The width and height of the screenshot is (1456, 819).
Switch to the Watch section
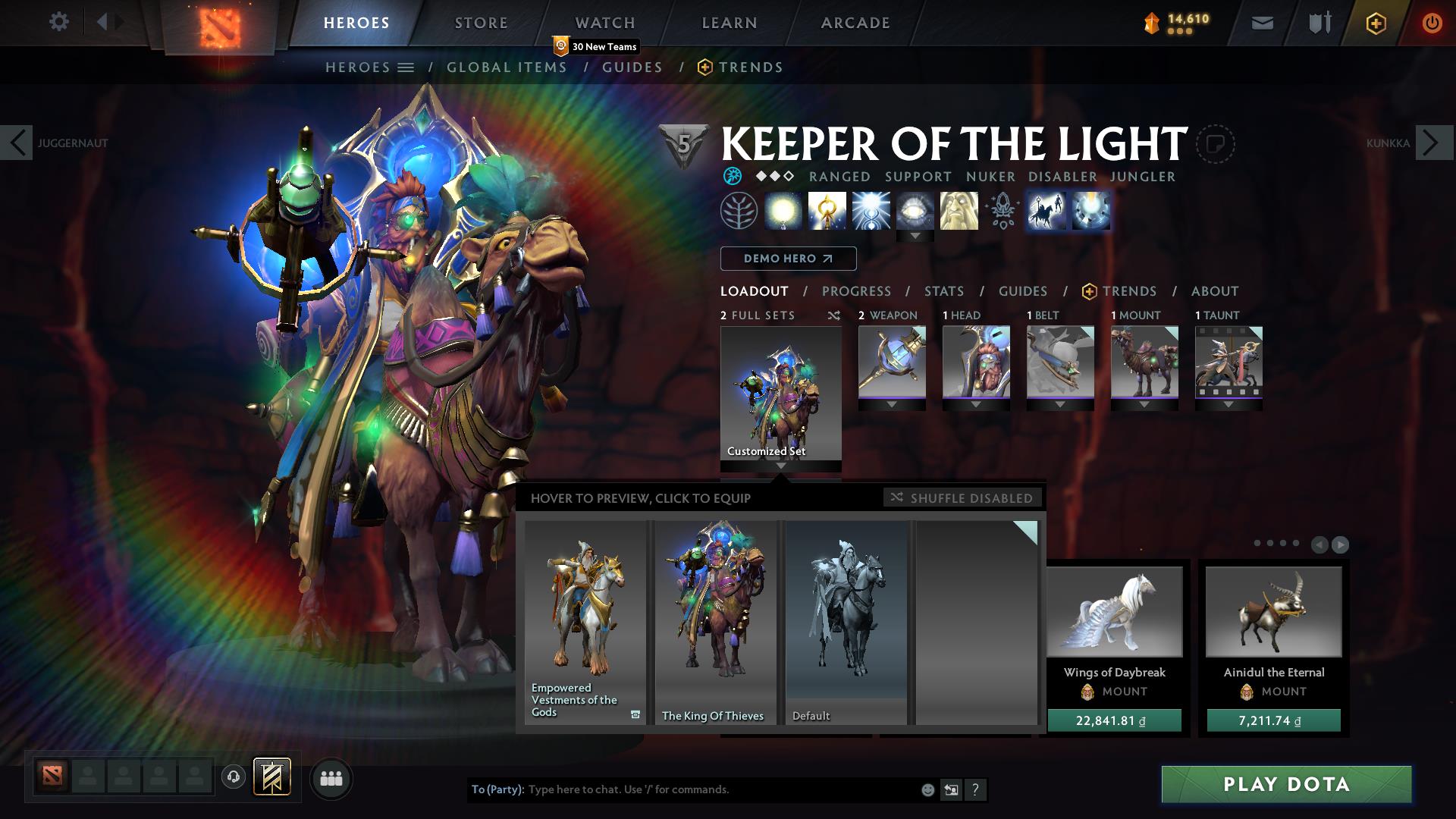tap(604, 23)
